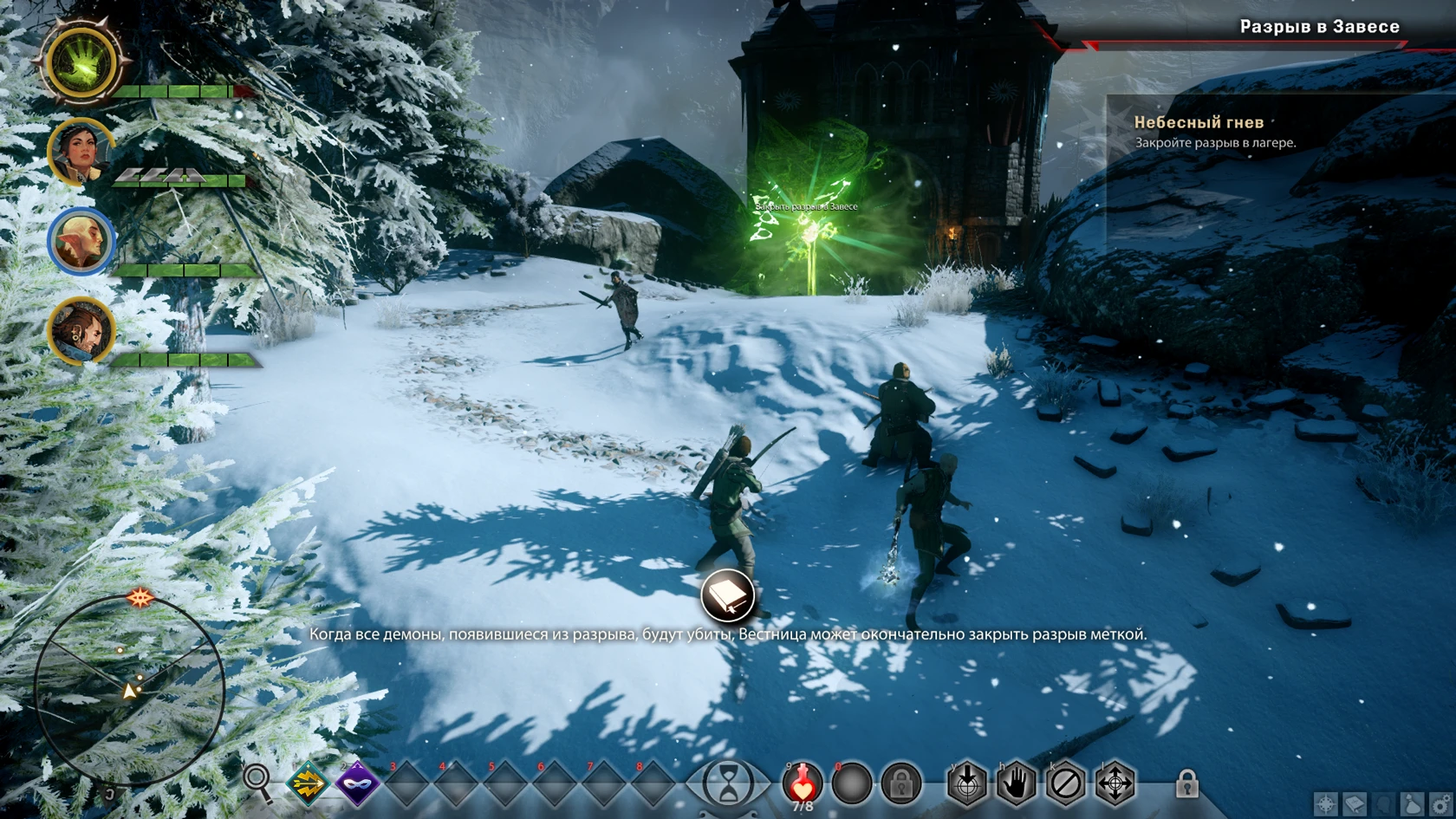Screen dimensions: 1456x819
Task: Order the party to move to location
Action: pyautogui.click(x=1115, y=783)
